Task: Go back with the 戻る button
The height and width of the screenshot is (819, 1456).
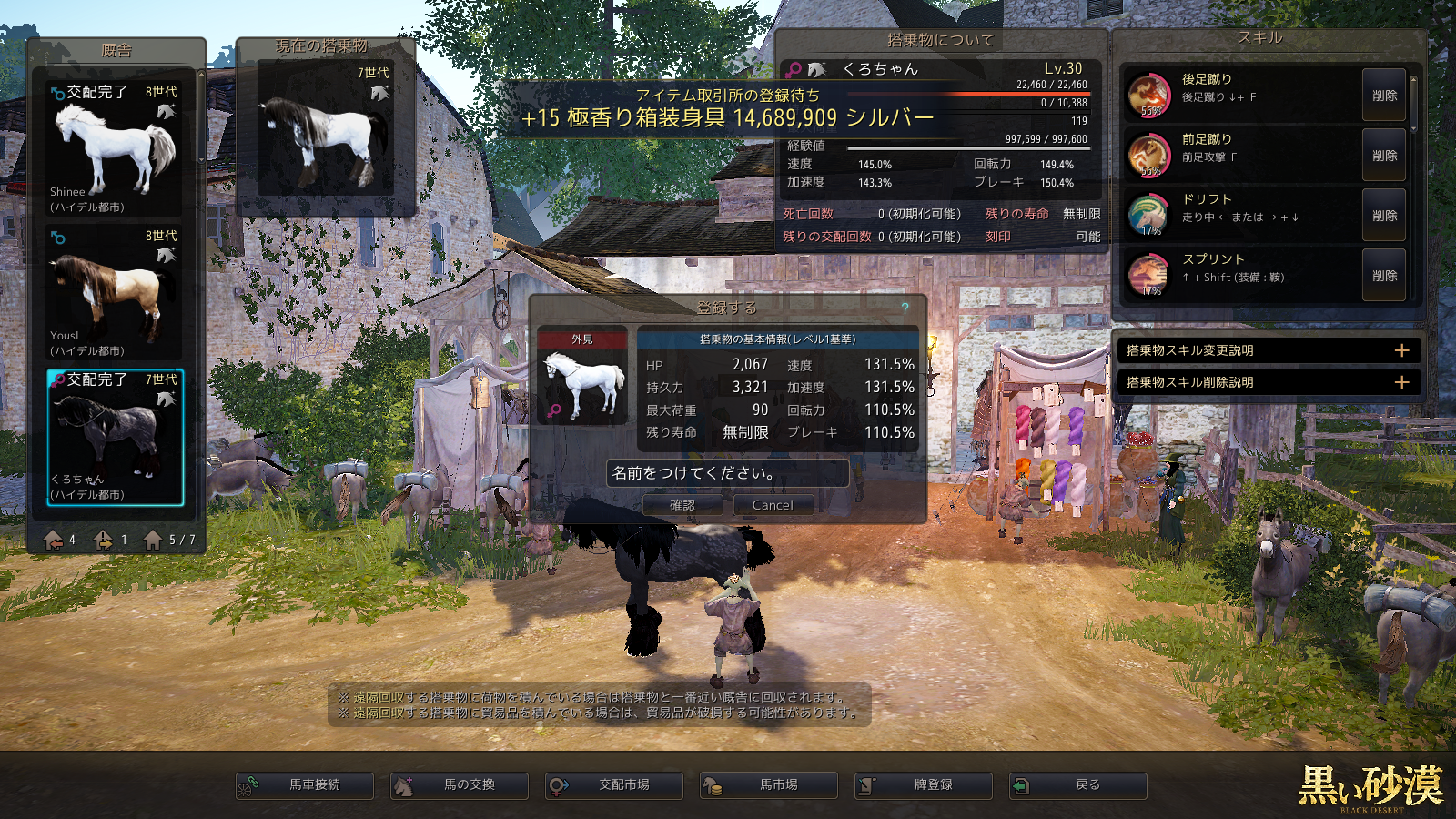Action: [x=1078, y=785]
